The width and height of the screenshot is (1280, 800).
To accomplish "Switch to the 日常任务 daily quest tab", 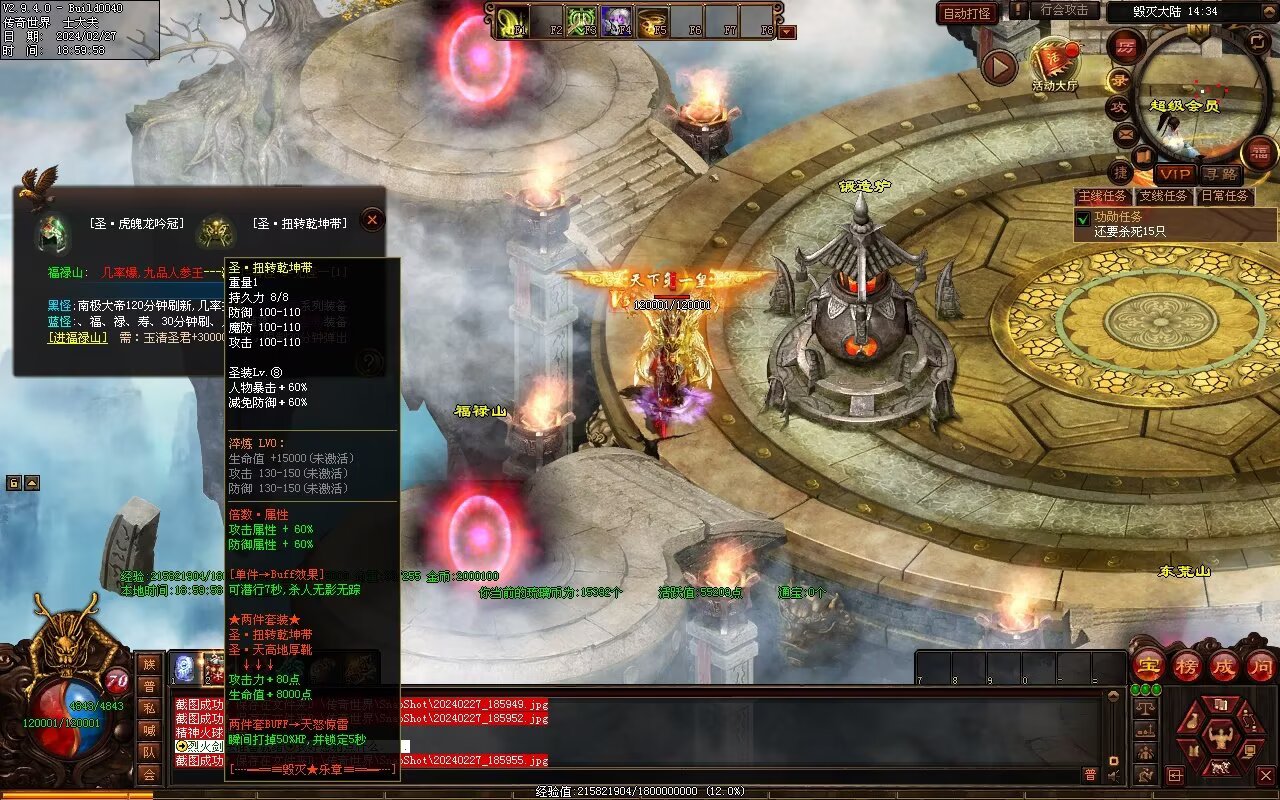I will [1225, 196].
